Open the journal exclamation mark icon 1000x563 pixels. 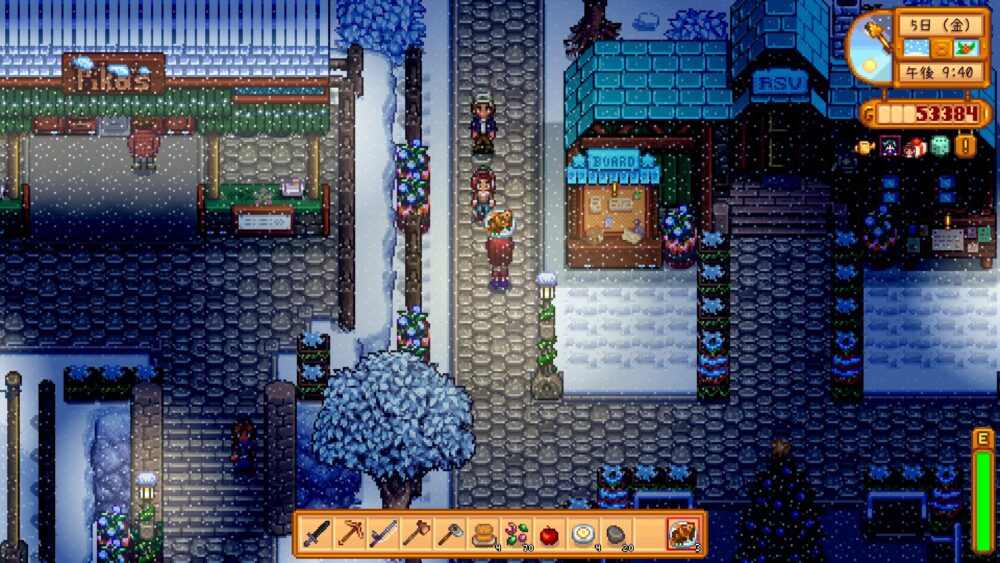965,146
